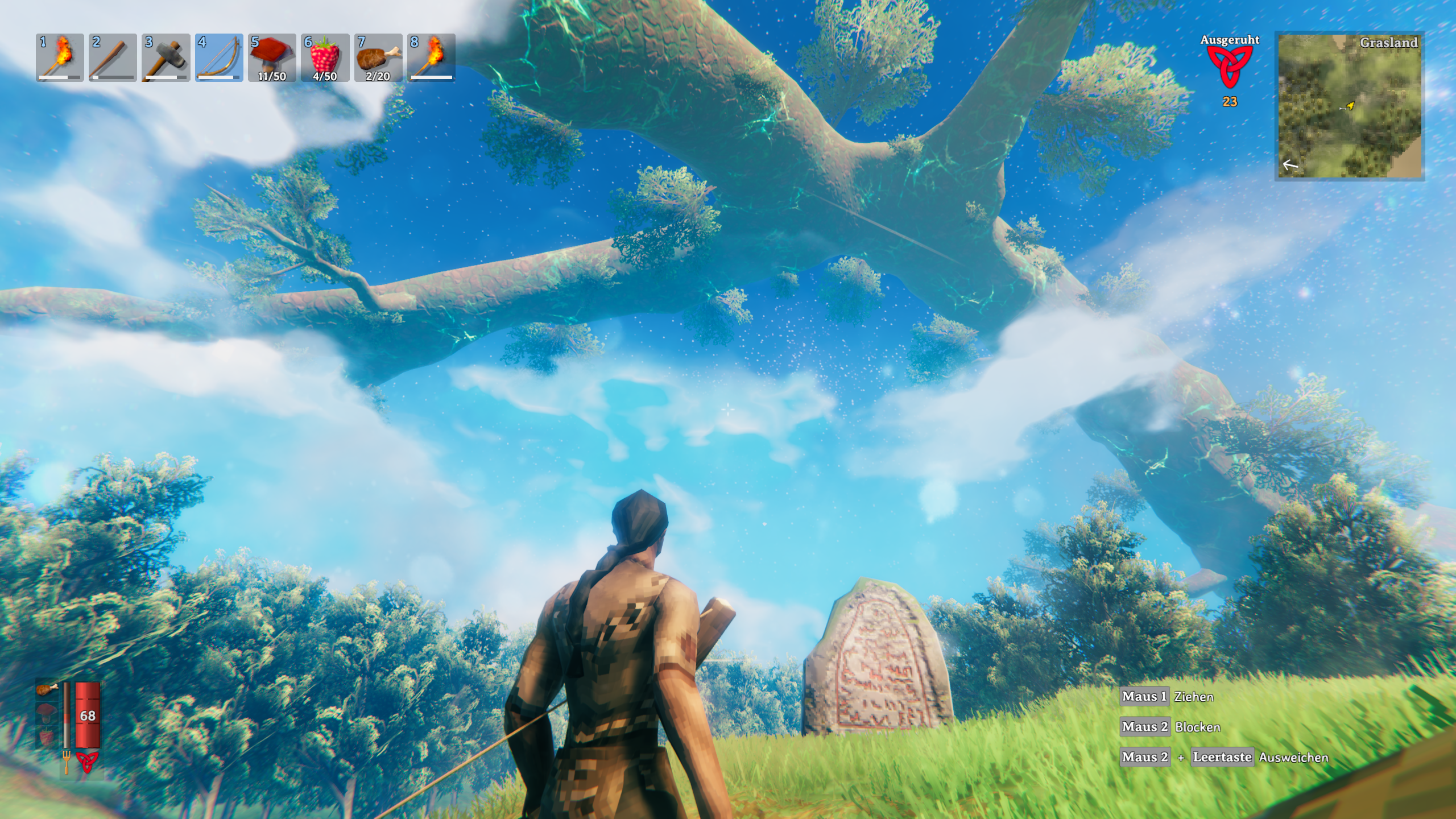Screen dimensions: 1456x819
Task: Eat the red mushroom stack of 11
Action: [x=272, y=57]
